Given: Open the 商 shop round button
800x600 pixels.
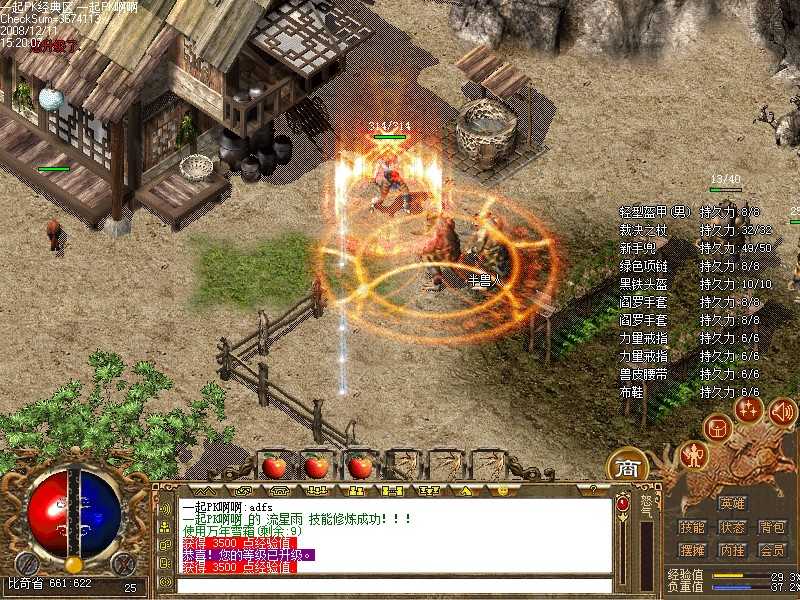Looking at the screenshot, I should click(627, 467).
